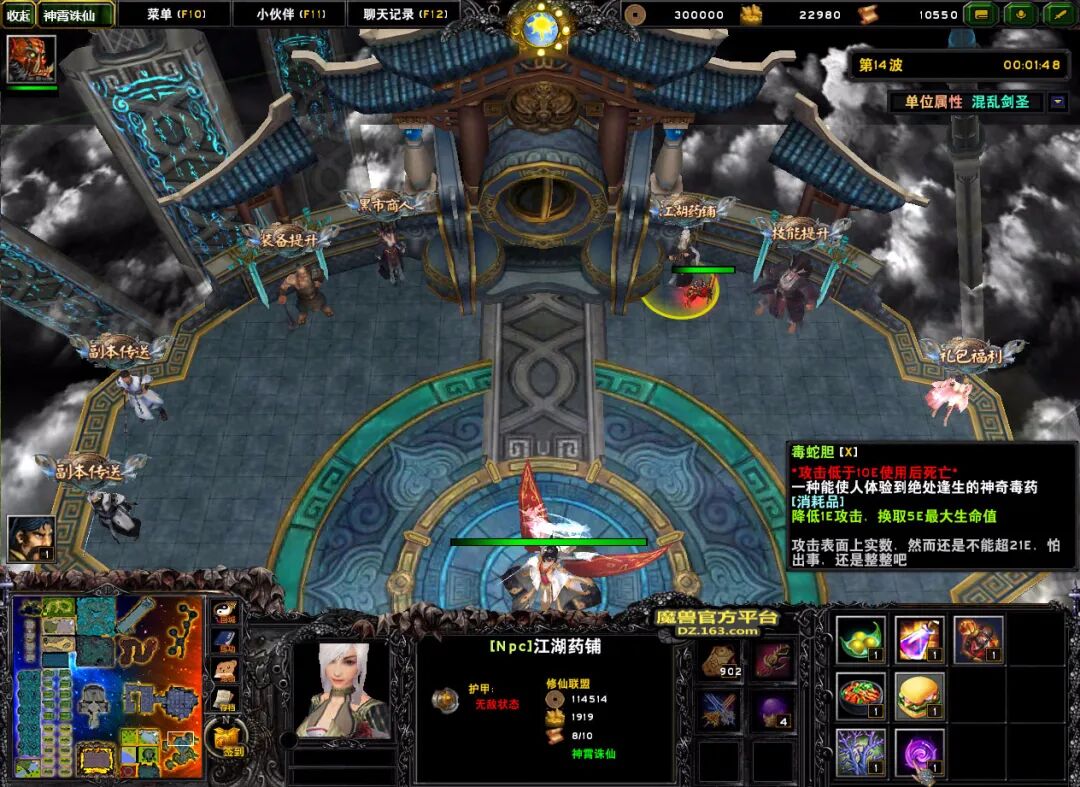Buy the green leaf with yellow berries item
The image size is (1080, 787).
861,640
